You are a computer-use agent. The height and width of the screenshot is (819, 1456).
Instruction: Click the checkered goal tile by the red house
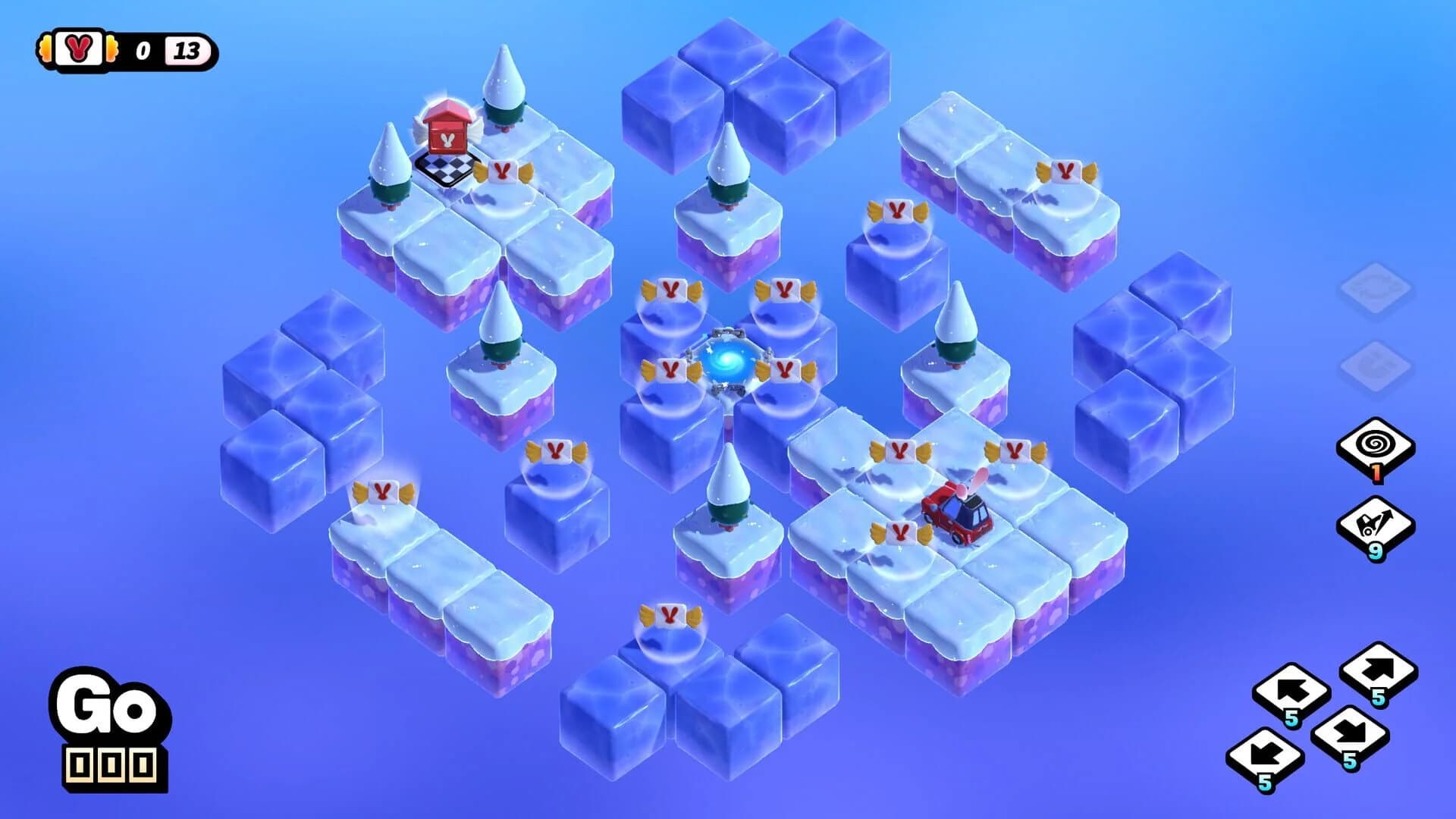pos(447,168)
